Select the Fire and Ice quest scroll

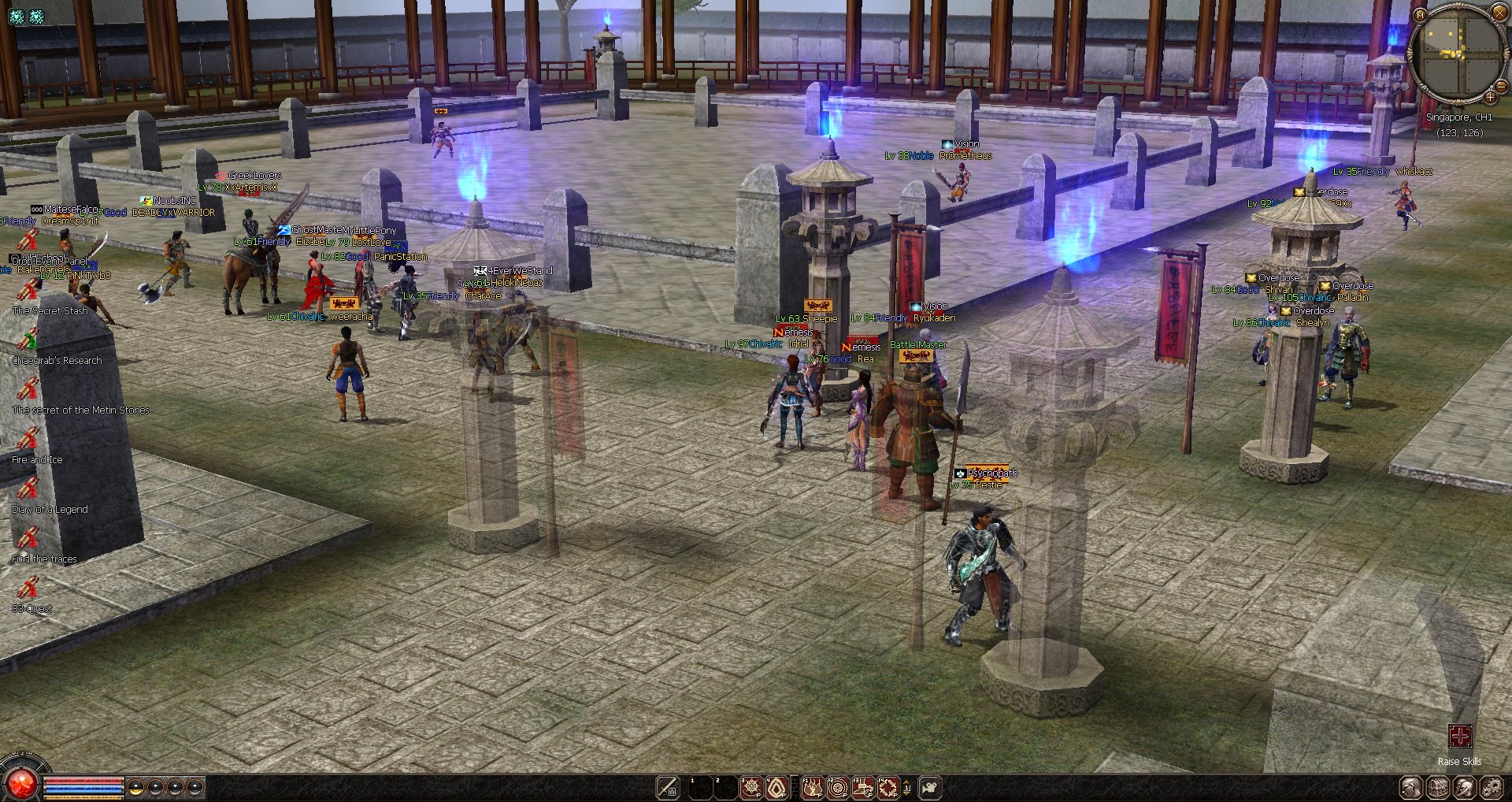click(28, 440)
